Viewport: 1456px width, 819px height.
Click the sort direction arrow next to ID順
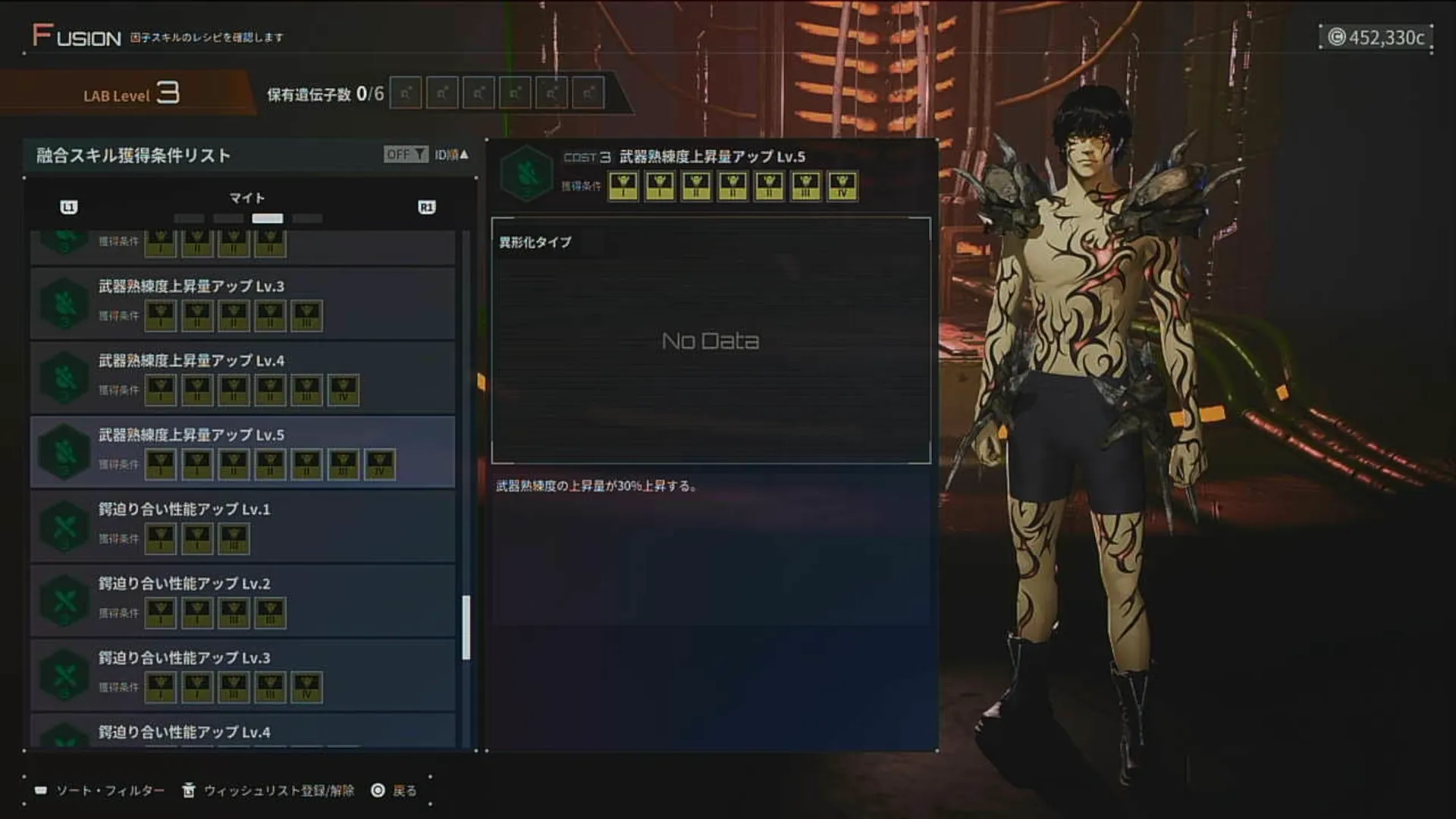(x=466, y=153)
